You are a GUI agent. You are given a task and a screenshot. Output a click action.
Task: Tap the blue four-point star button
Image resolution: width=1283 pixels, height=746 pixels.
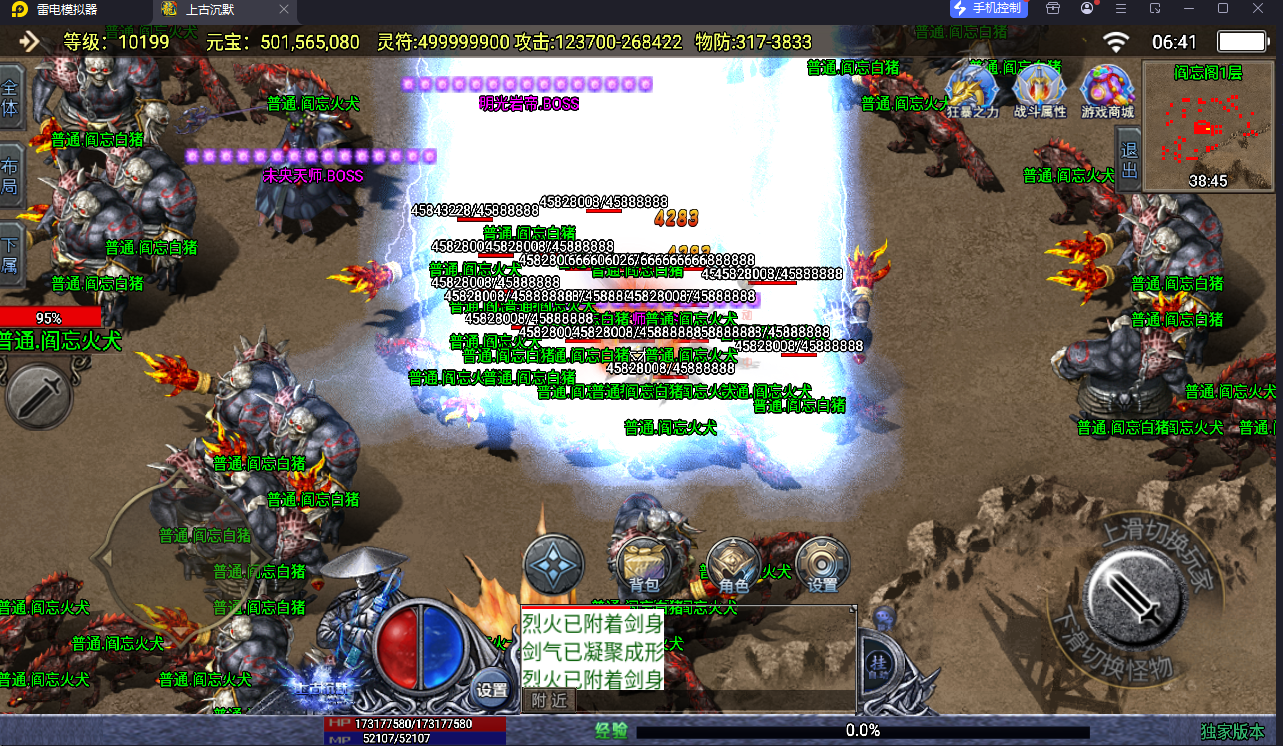click(553, 565)
